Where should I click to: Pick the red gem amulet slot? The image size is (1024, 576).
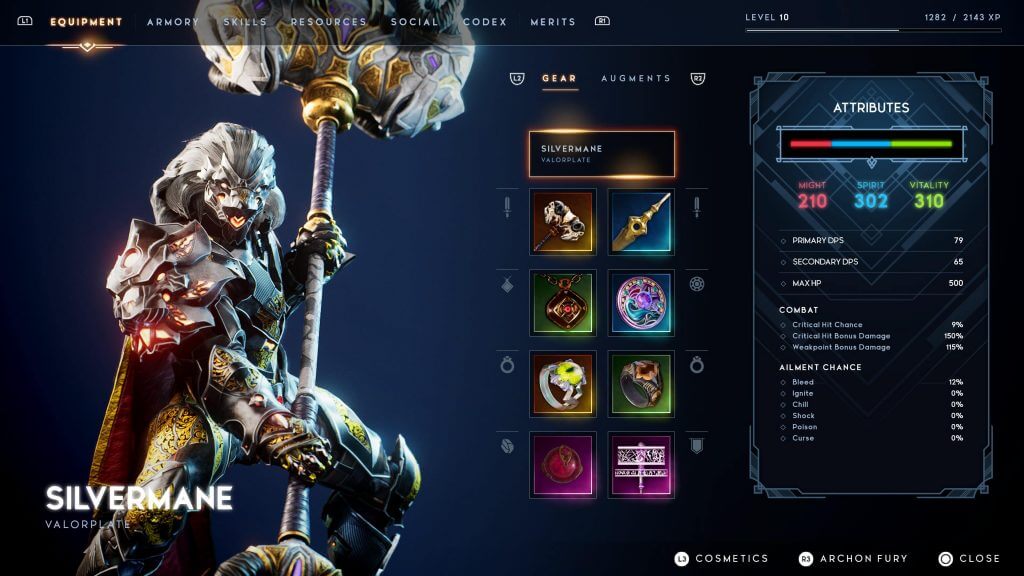563,303
